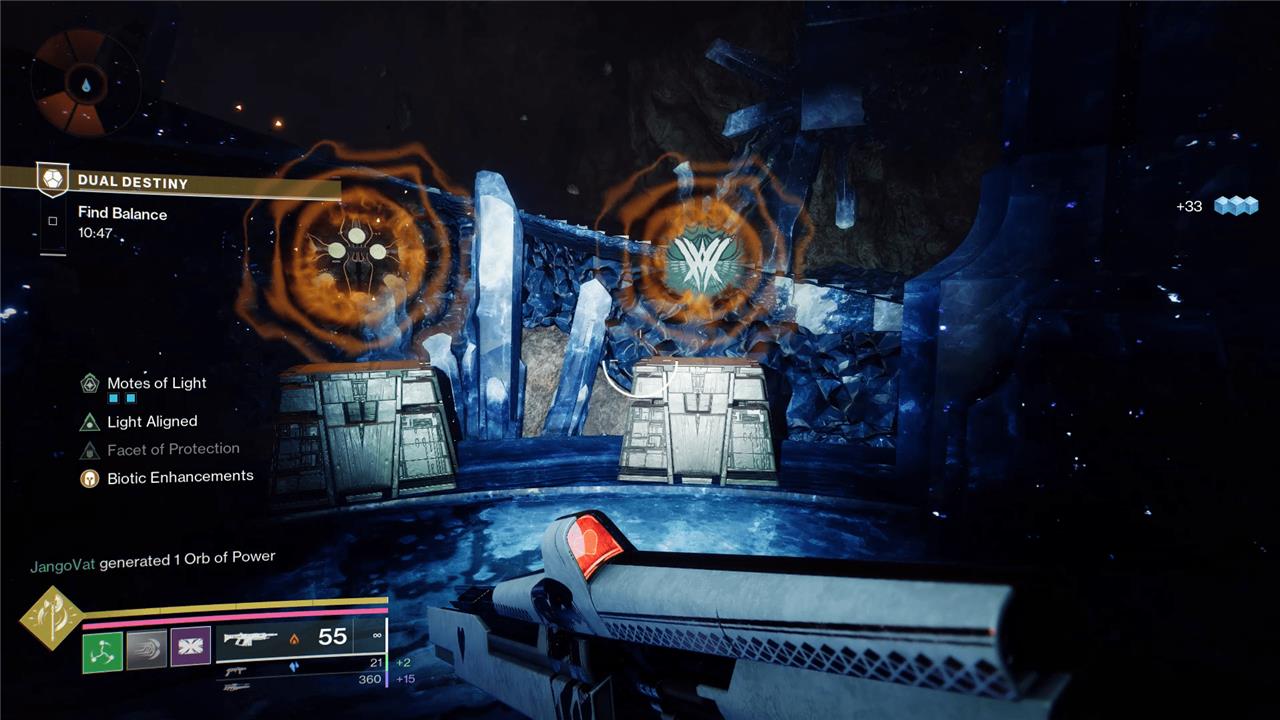Click the blue cubes pickup icon
Image resolution: width=1280 pixels, height=720 pixels.
pos(1234,206)
